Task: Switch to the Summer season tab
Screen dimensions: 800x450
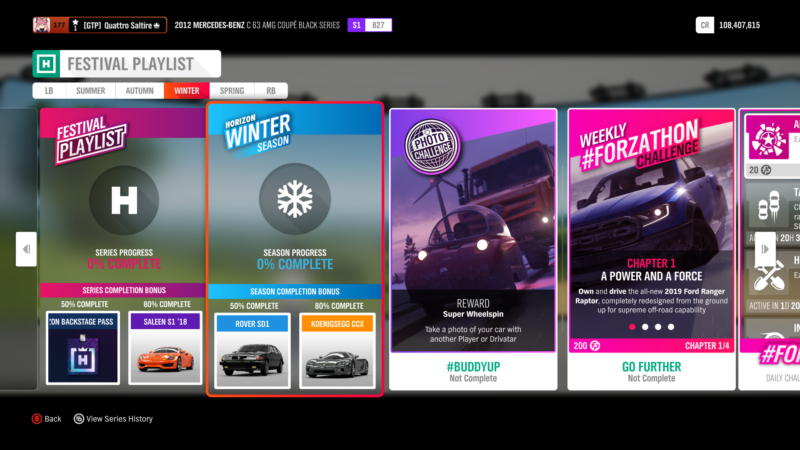Action: (x=90, y=90)
